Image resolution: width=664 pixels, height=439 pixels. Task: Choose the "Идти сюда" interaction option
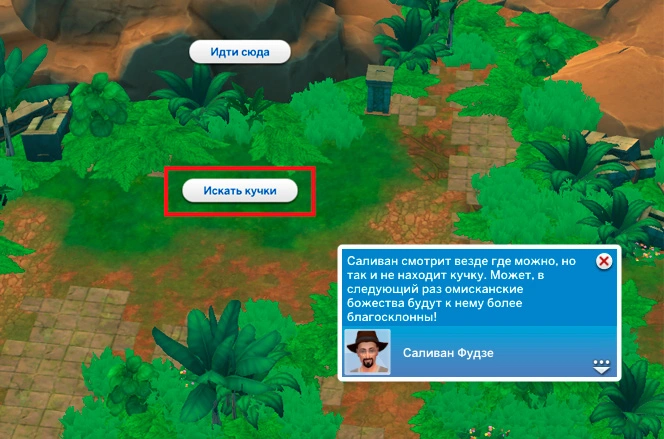[240, 52]
